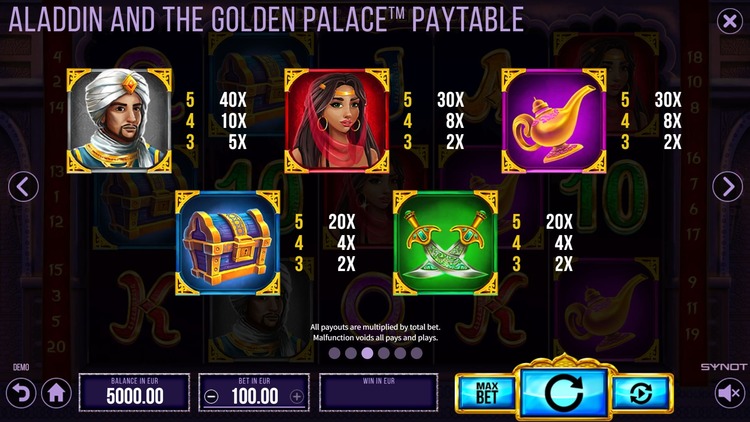Viewport: 750px width, 422px height.
Task: Decrease the bet with the minus button
Action: (x=211, y=396)
